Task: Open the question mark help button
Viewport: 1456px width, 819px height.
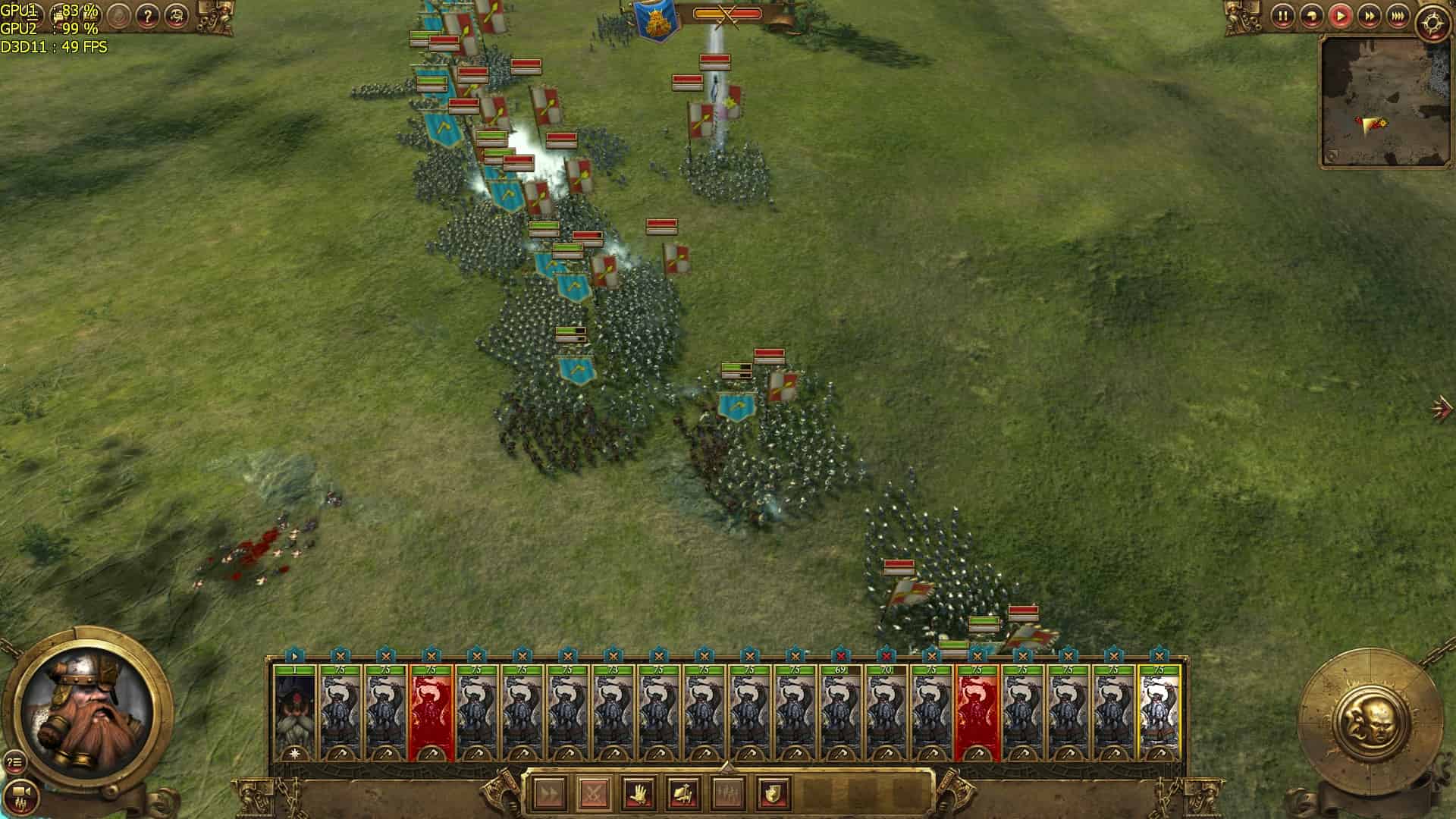Action: tap(148, 16)
